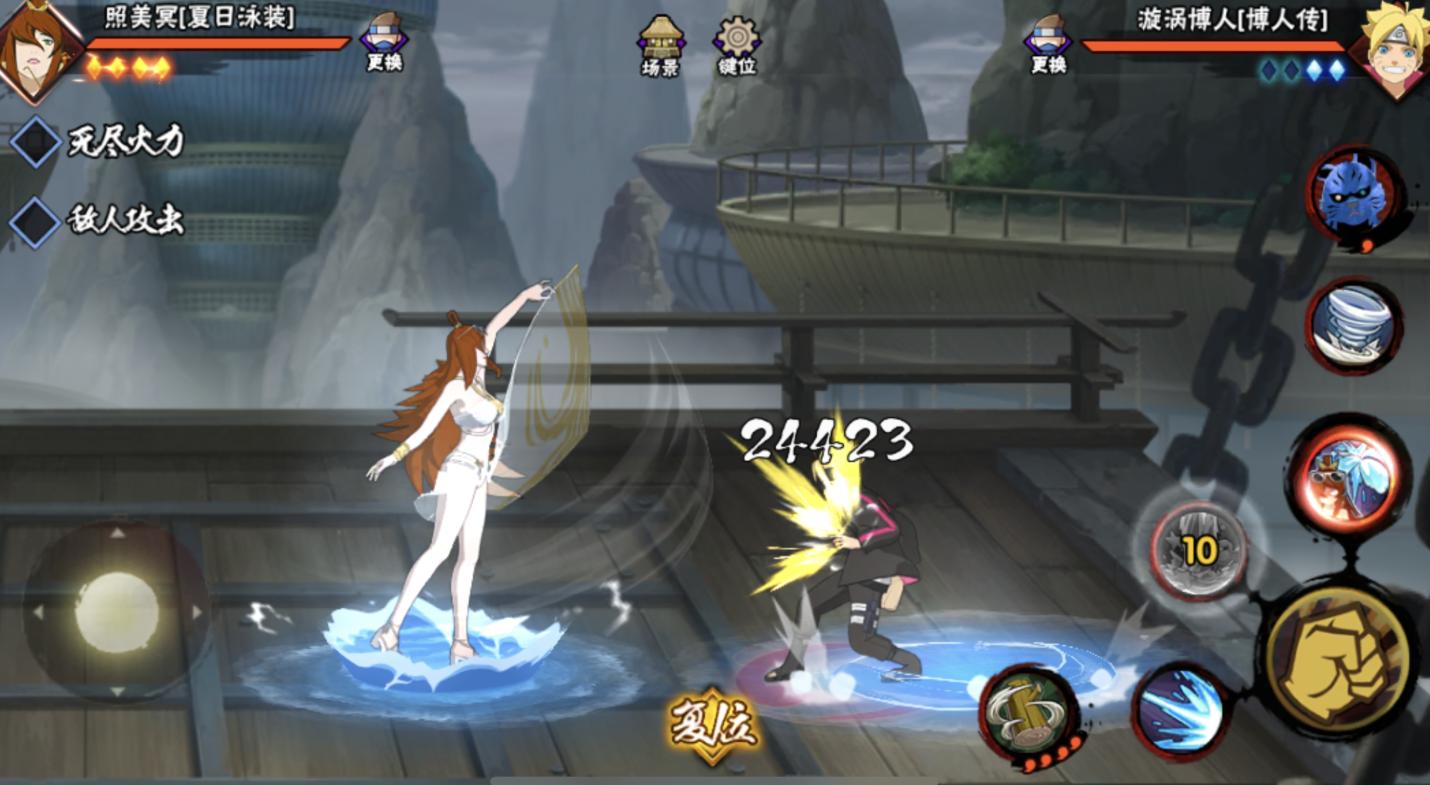1430x785 pixels.
Task: Click 更换 beside 照美冥's health bar
Action: coord(385,43)
